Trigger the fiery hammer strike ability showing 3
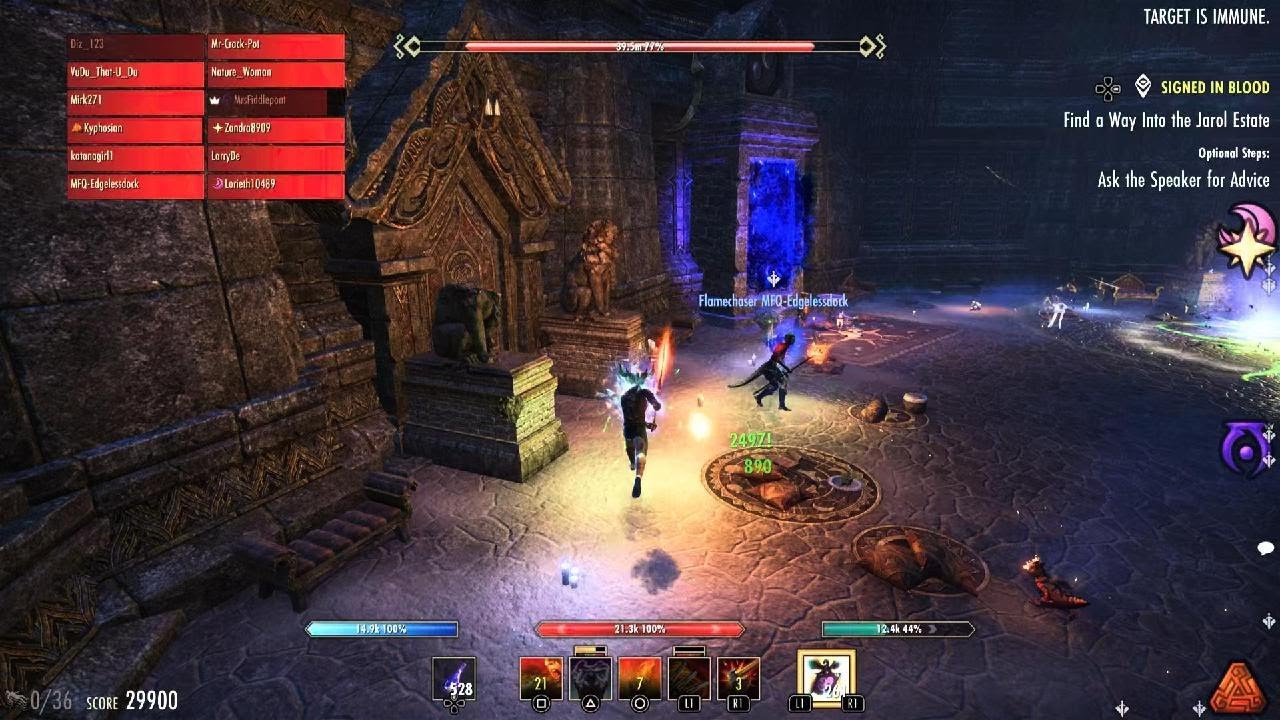 click(x=738, y=679)
